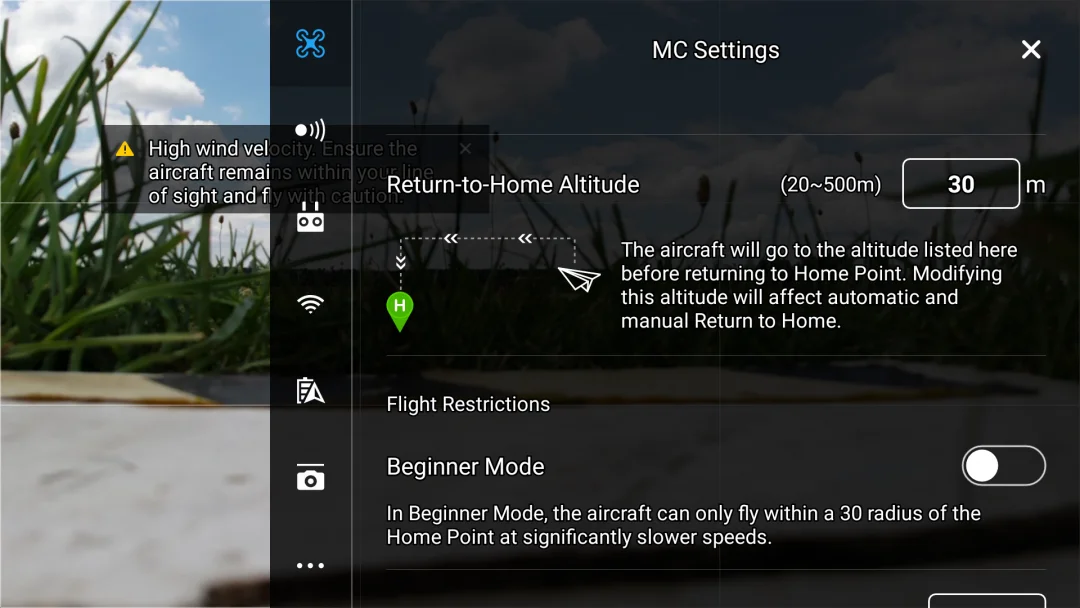Toggle Beginner Mode on
Image resolution: width=1080 pixels, height=608 pixels.
1003,466
